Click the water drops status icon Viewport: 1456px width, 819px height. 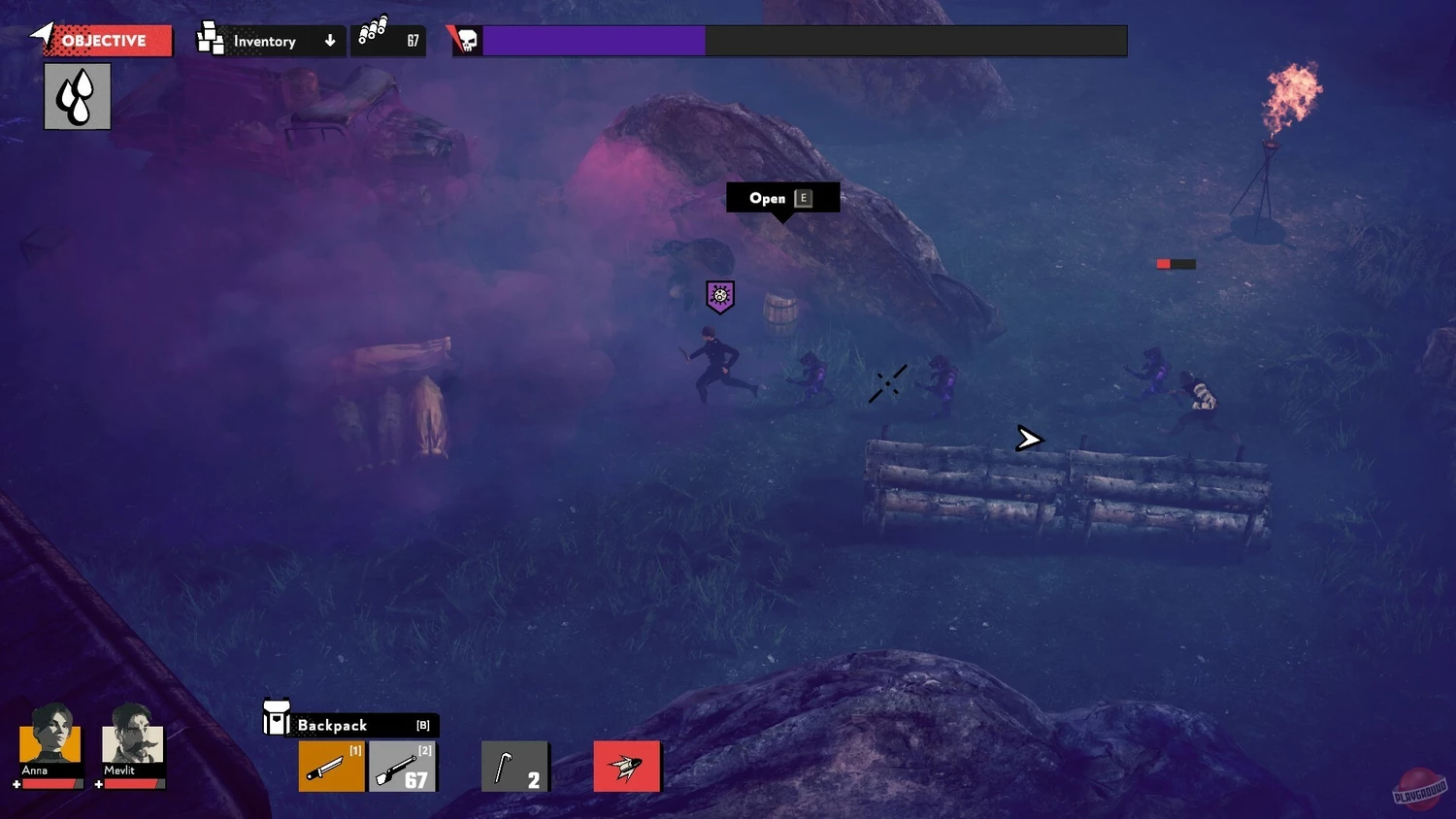pos(78,97)
